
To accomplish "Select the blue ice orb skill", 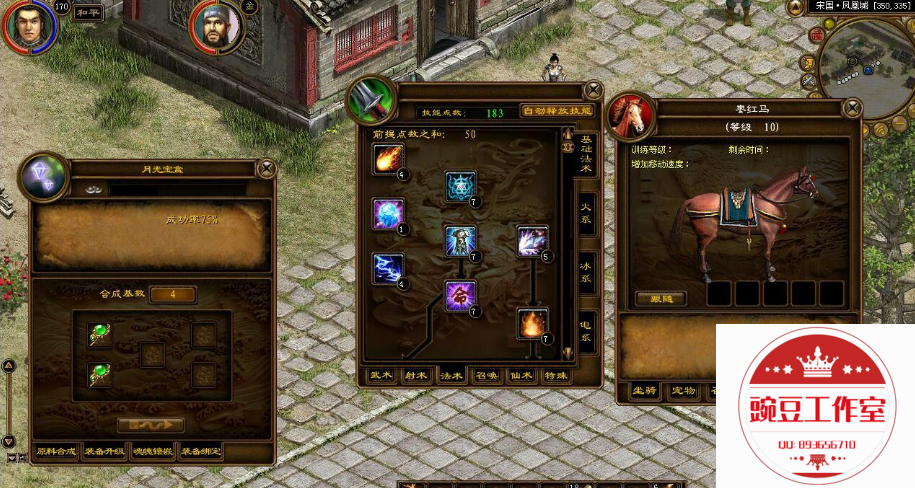I will coord(387,213).
